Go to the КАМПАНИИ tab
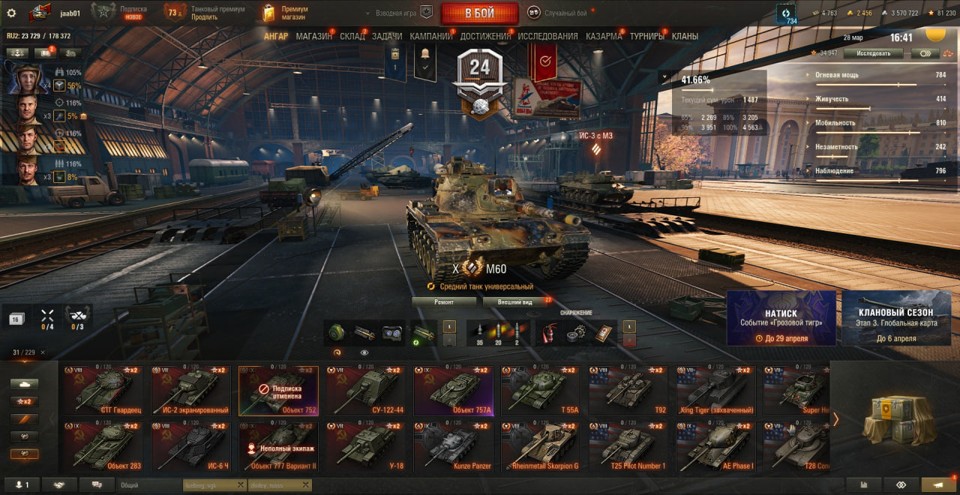The image size is (960, 495). [431, 36]
